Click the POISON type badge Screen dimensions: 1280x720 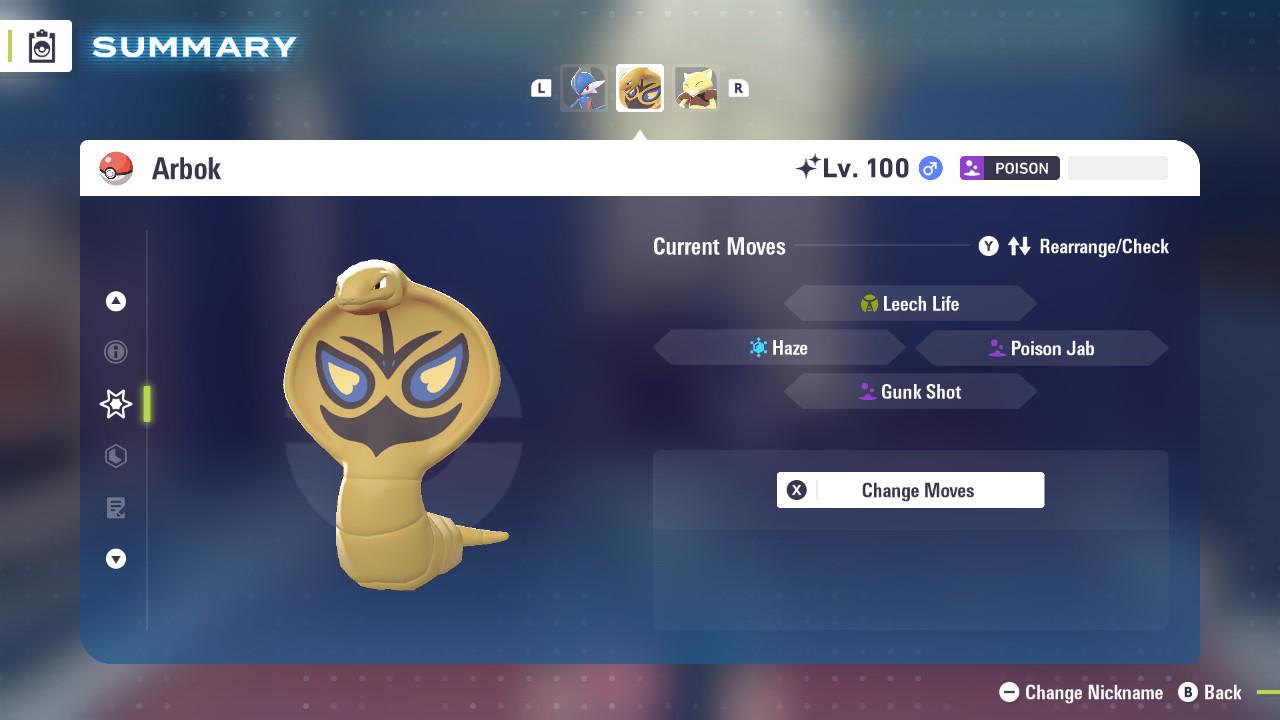click(1009, 168)
